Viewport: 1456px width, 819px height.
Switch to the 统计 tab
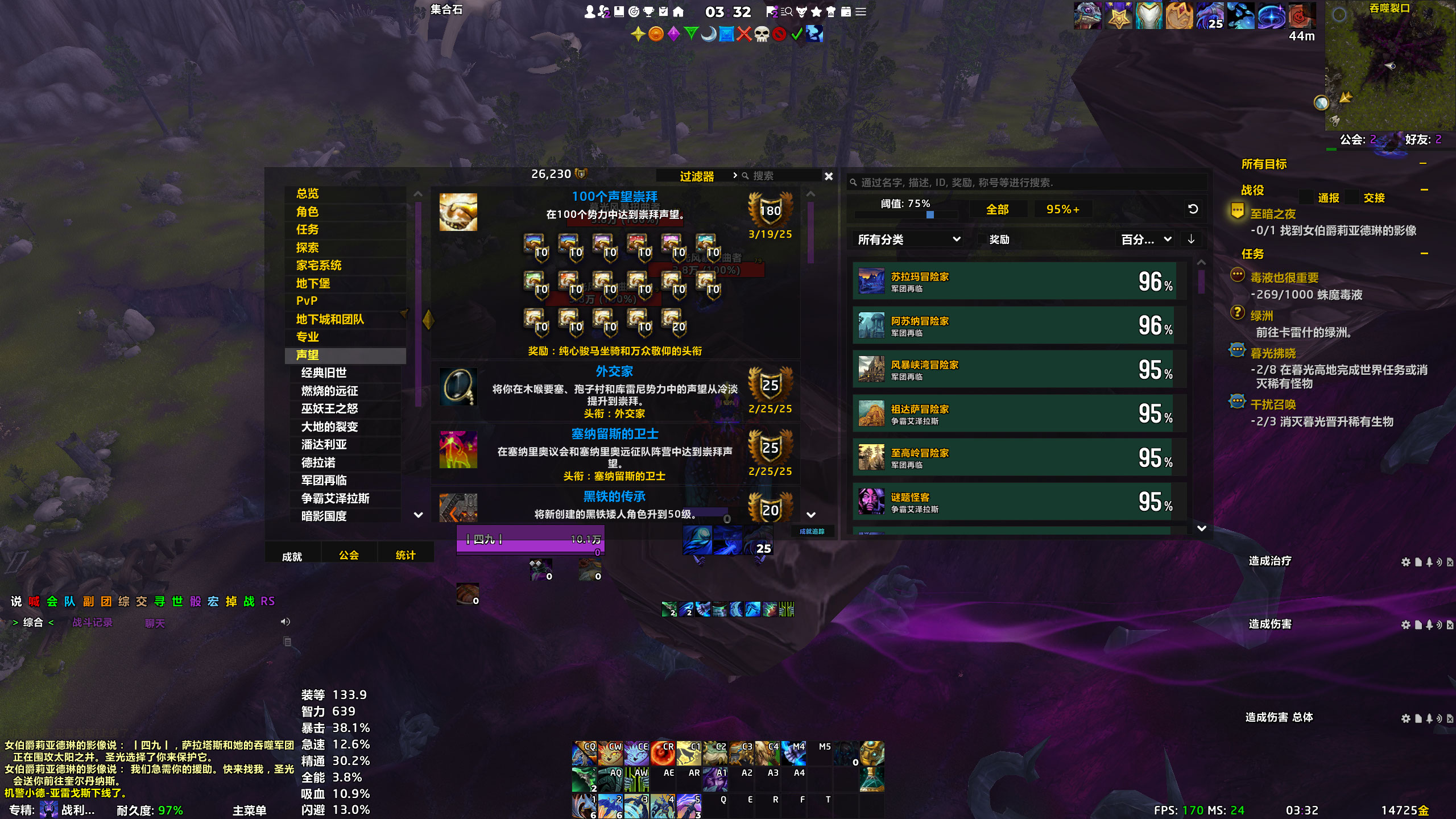(405, 555)
